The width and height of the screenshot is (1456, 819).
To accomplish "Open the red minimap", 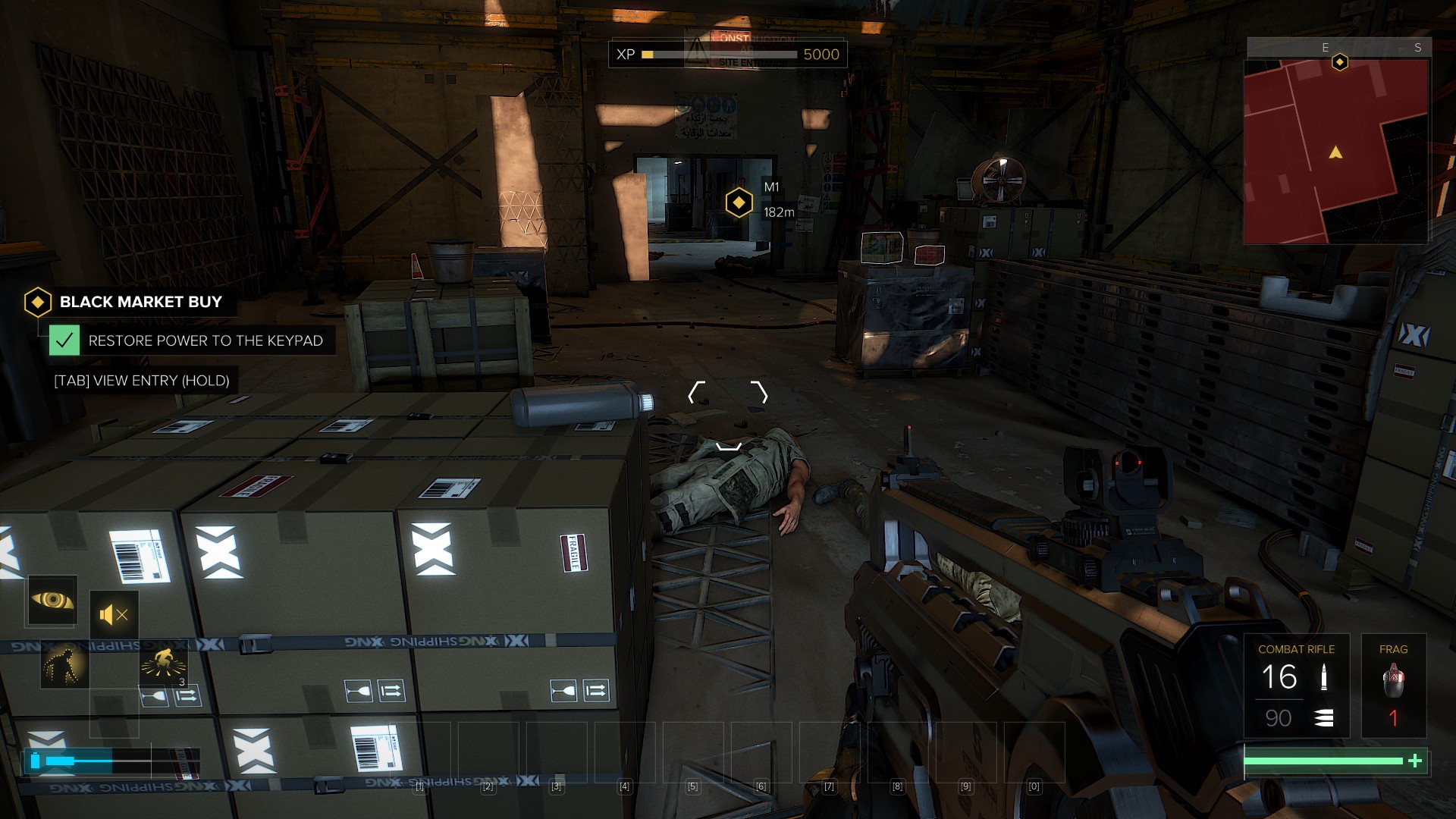I will pos(1335,152).
